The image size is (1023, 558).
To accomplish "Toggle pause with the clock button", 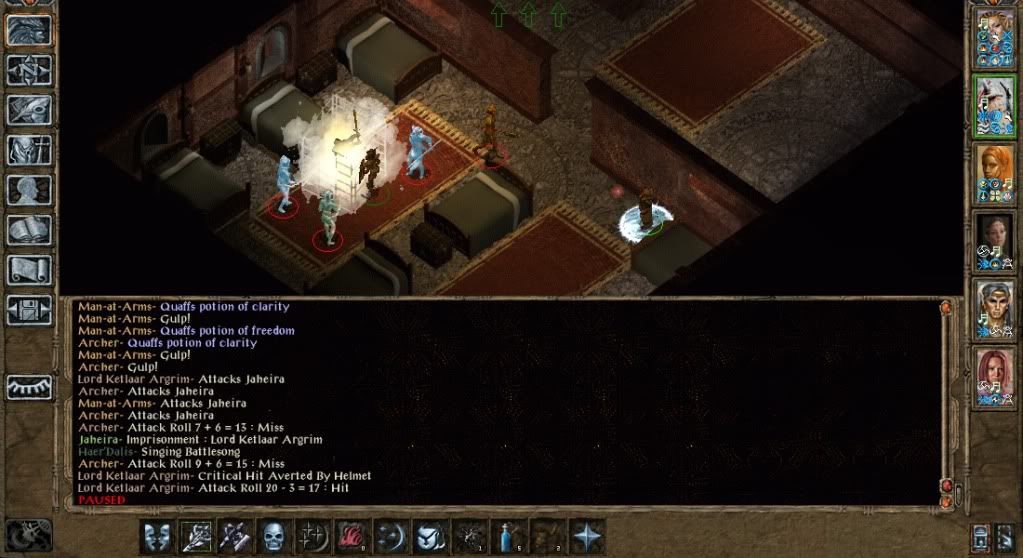I will (x=27, y=534).
